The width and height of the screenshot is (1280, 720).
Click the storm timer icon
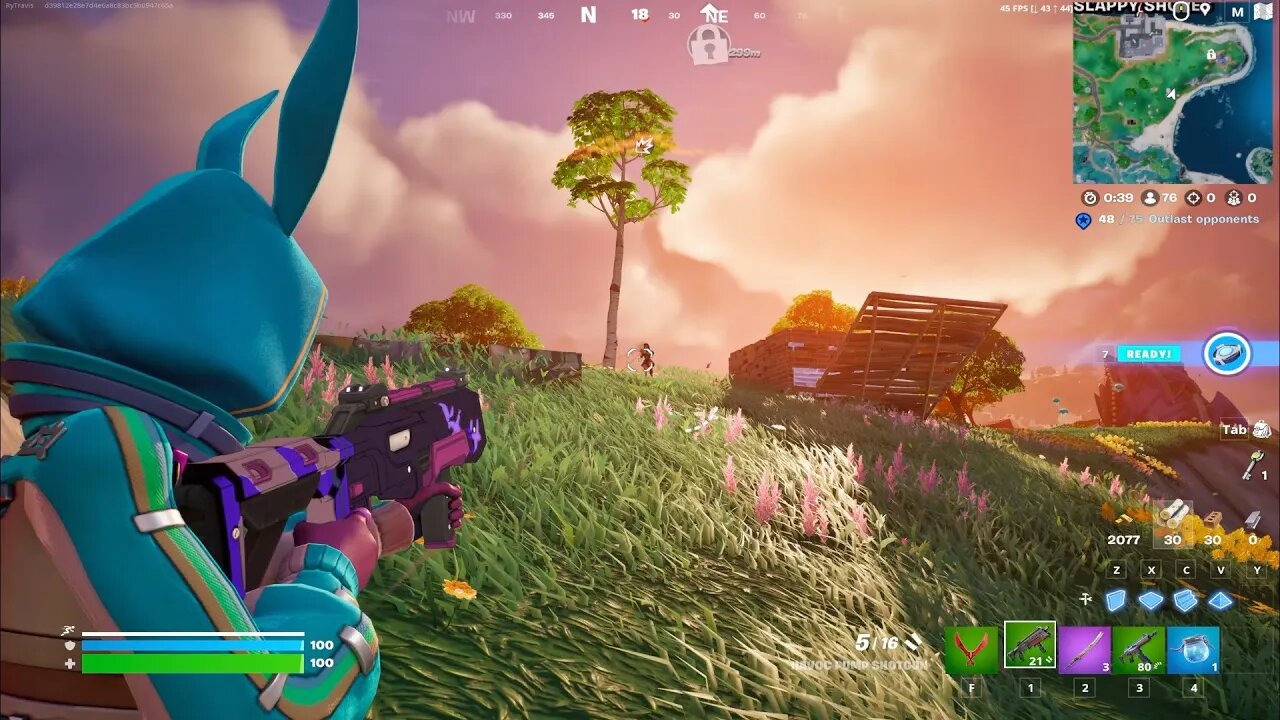1090,198
